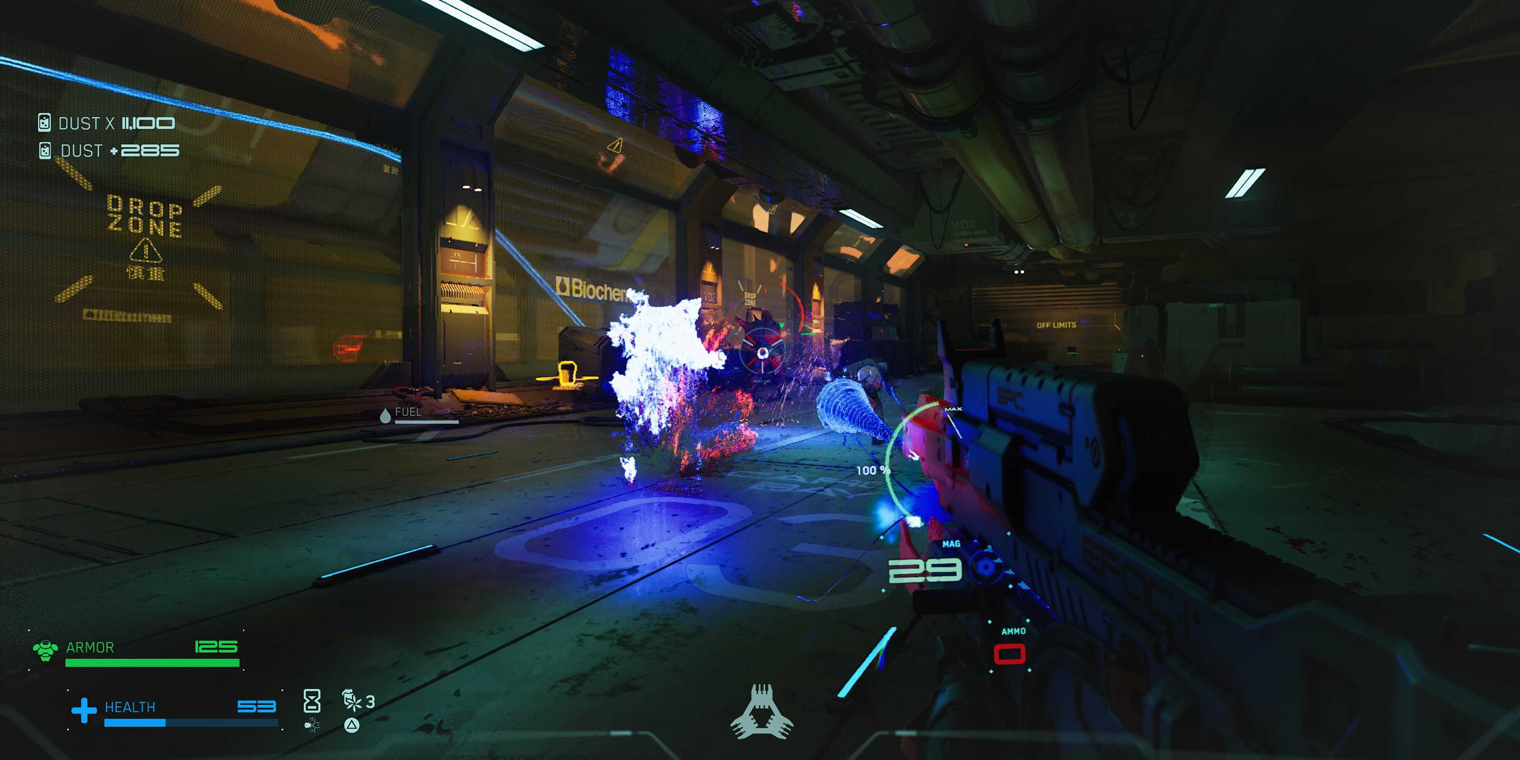
Task: Click the blue health cross icon
Action: [84, 710]
